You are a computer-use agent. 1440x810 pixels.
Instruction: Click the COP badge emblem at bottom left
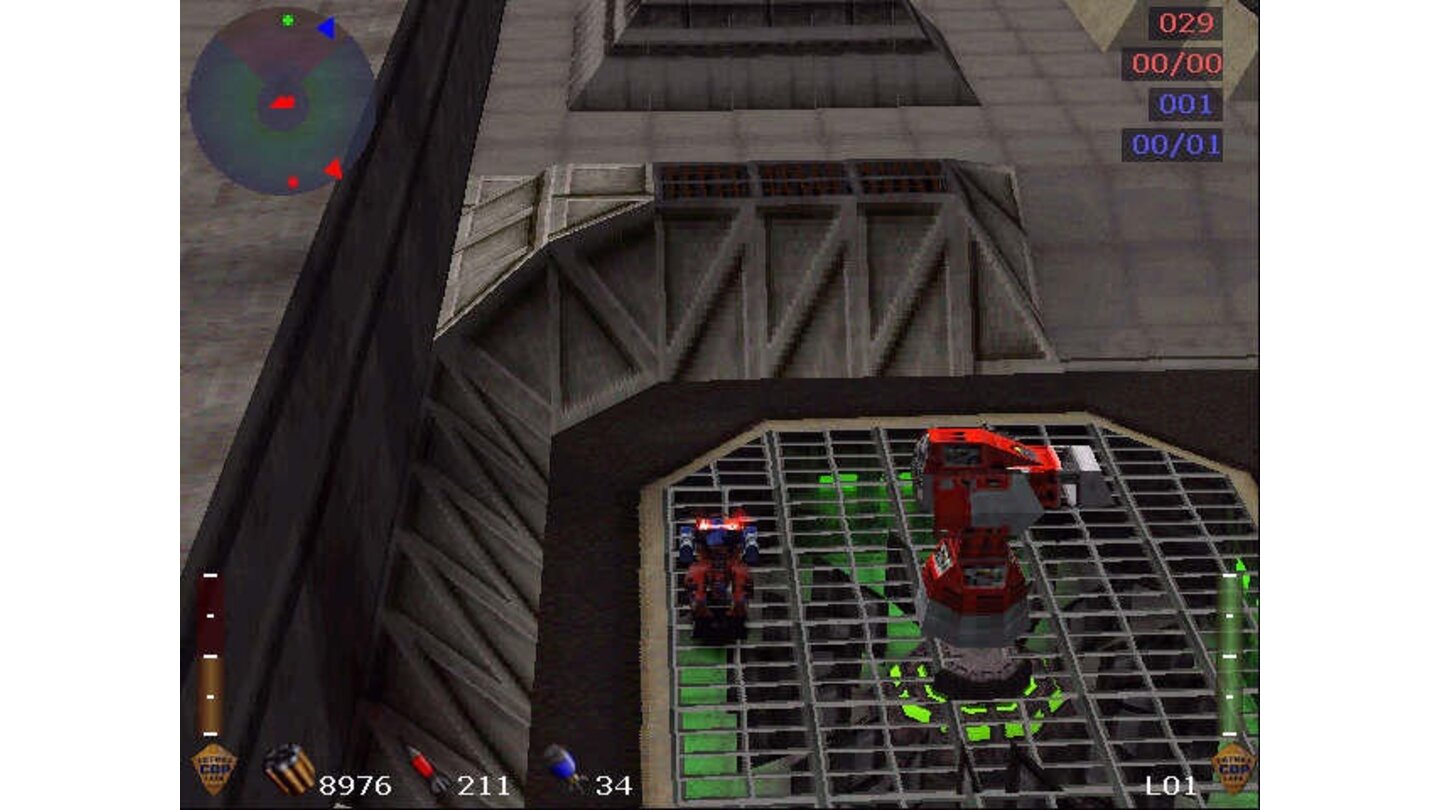(210, 771)
